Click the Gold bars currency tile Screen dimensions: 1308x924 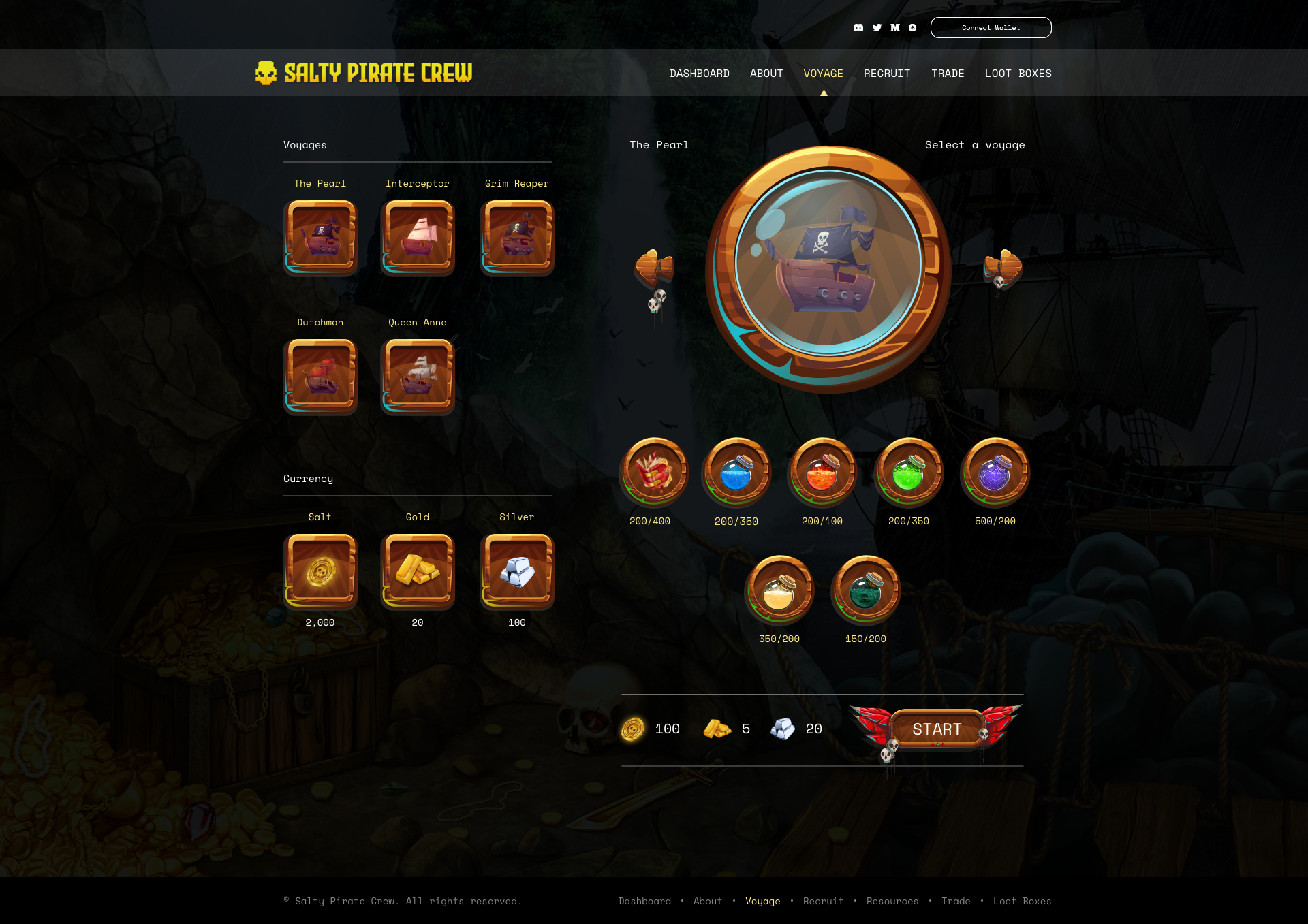click(418, 571)
